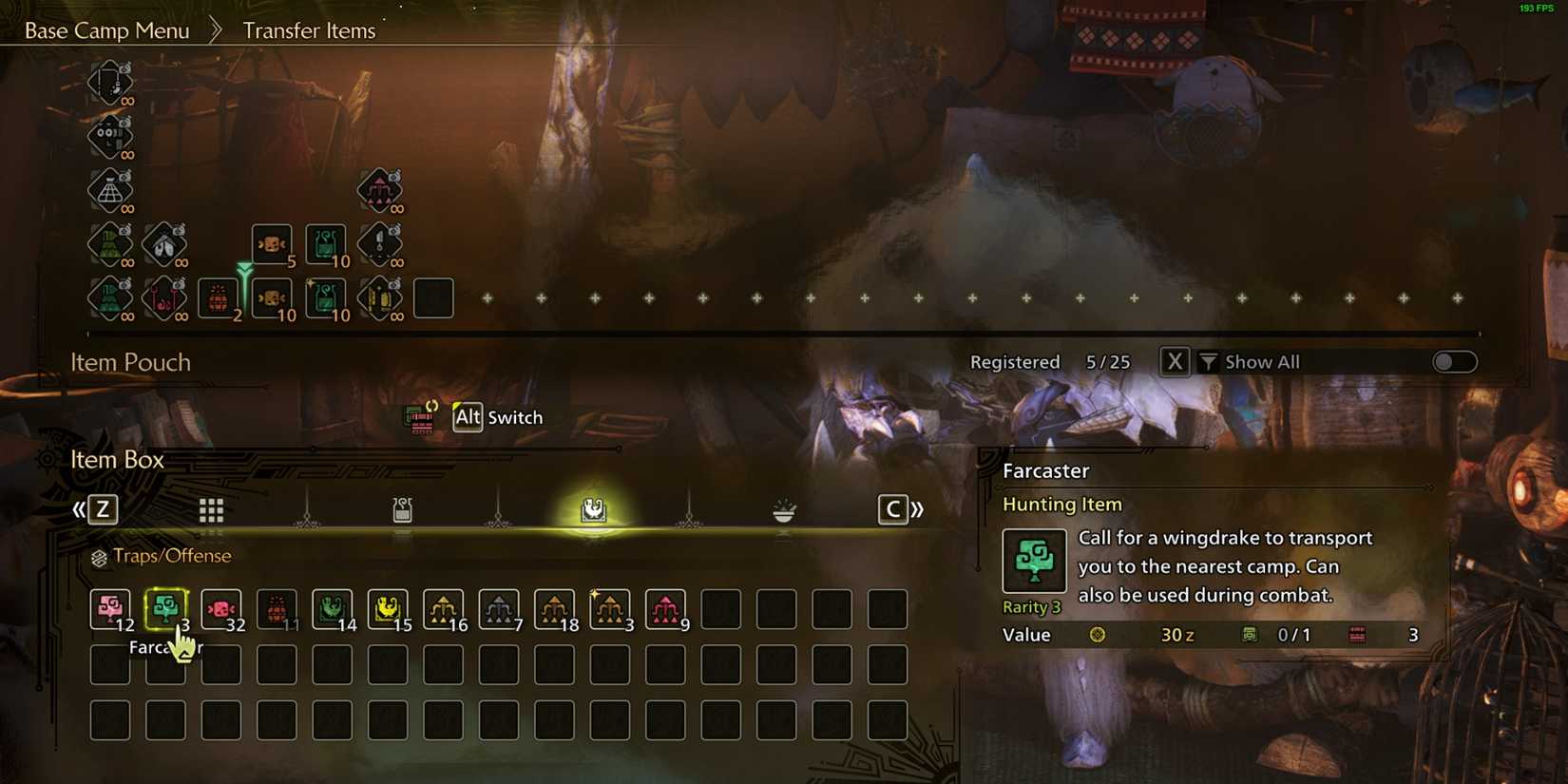Click the Z shortcut button in the Item Box bar
The width and height of the screenshot is (1568, 784).
point(102,509)
